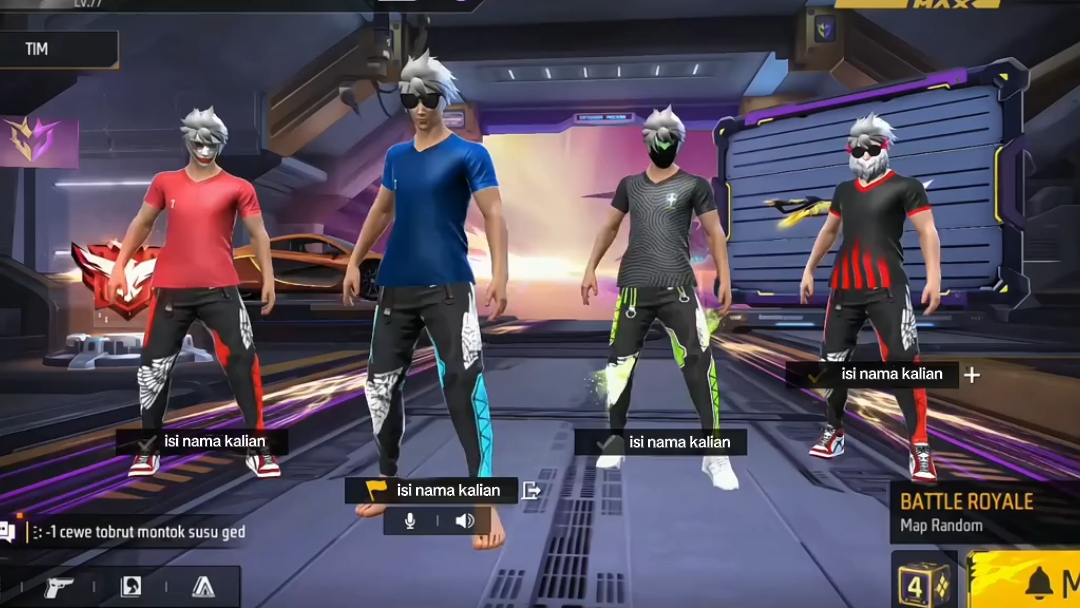
Task: Toggle the speaker sound icon
Action: point(465,520)
